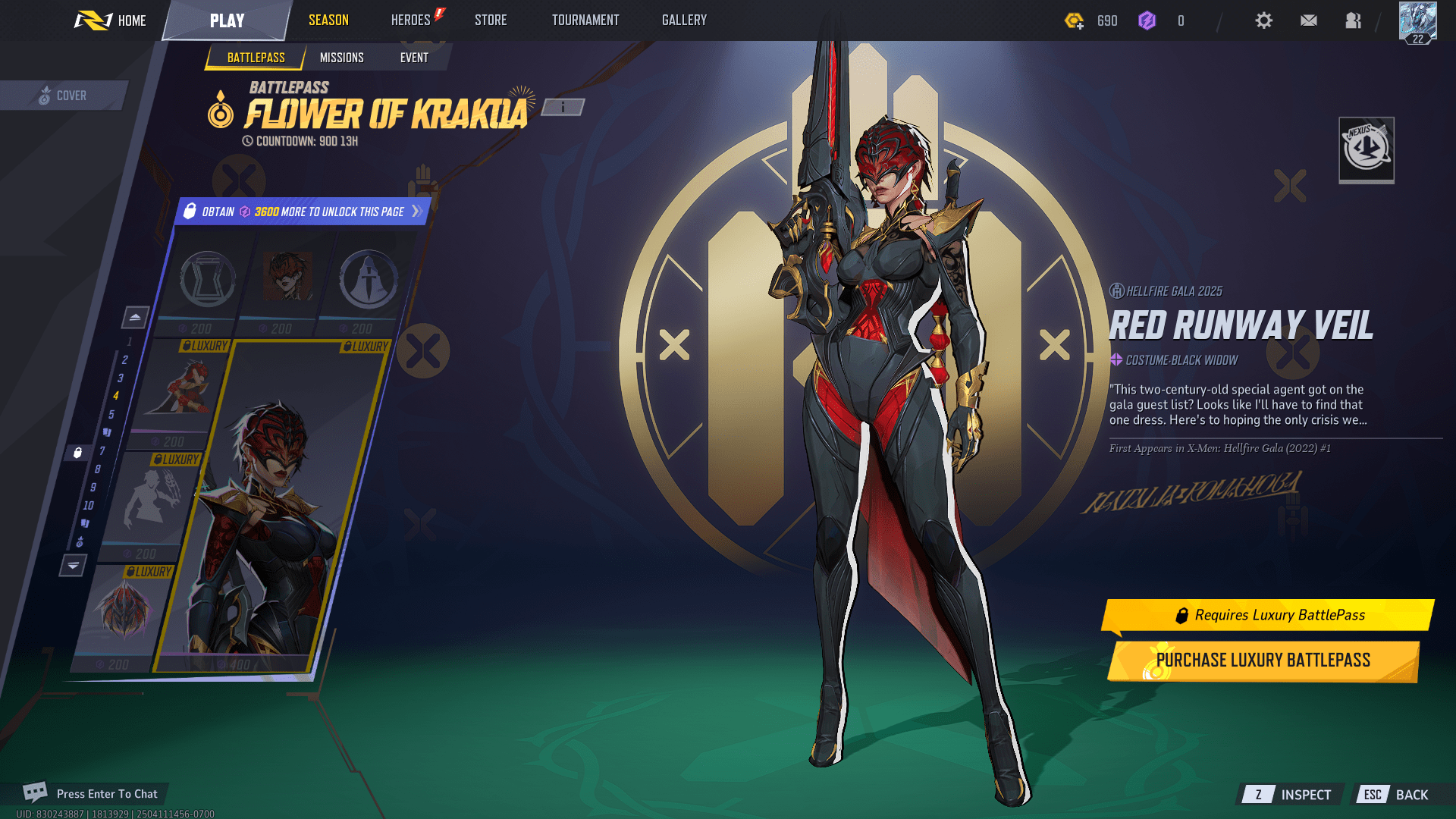1456x819 pixels.
Task: Click the unlock this page banner
Action: tap(303, 212)
